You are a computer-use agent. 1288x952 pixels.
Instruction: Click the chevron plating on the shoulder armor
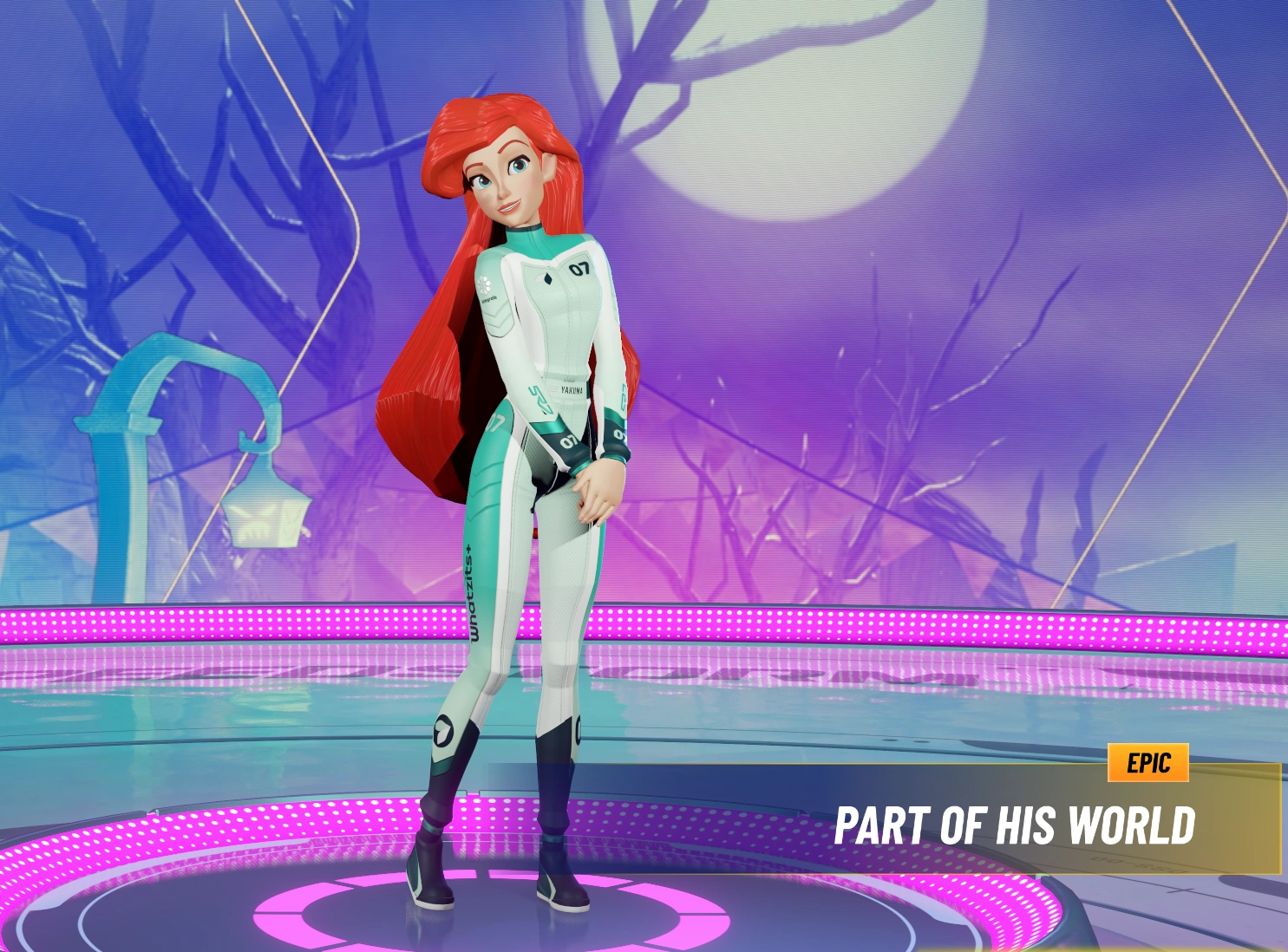click(497, 317)
